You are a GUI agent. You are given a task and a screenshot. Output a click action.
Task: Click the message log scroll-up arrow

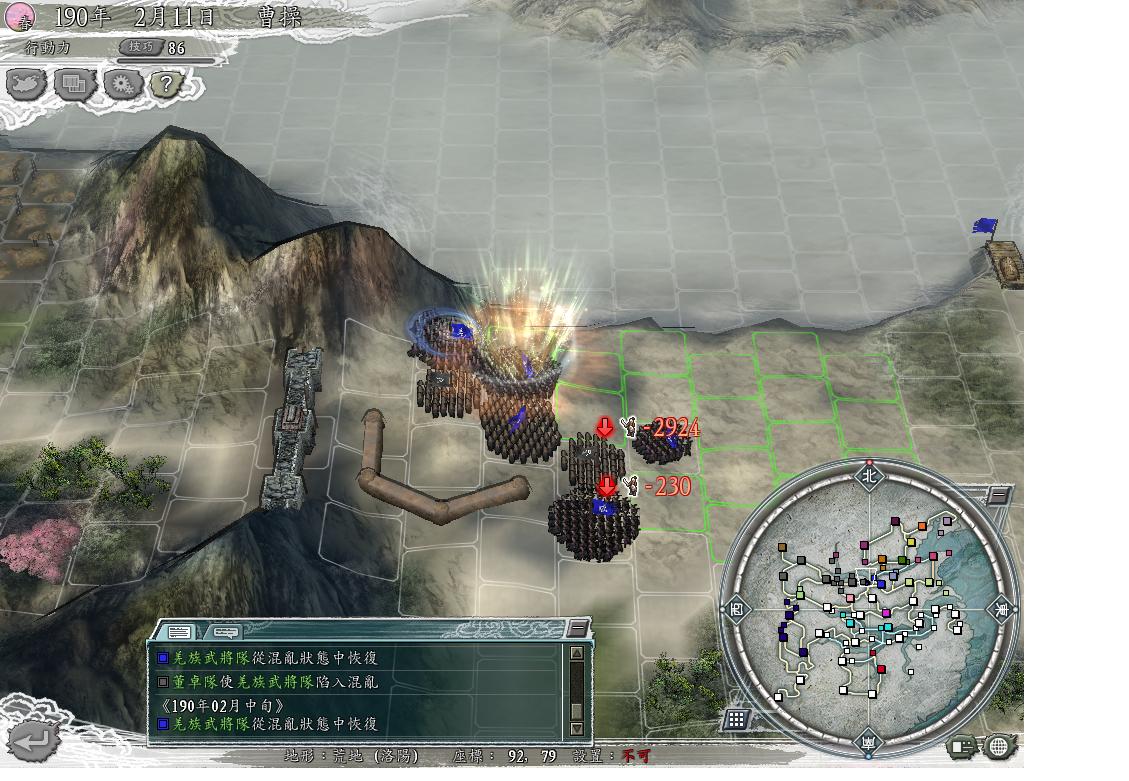(576, 654)
